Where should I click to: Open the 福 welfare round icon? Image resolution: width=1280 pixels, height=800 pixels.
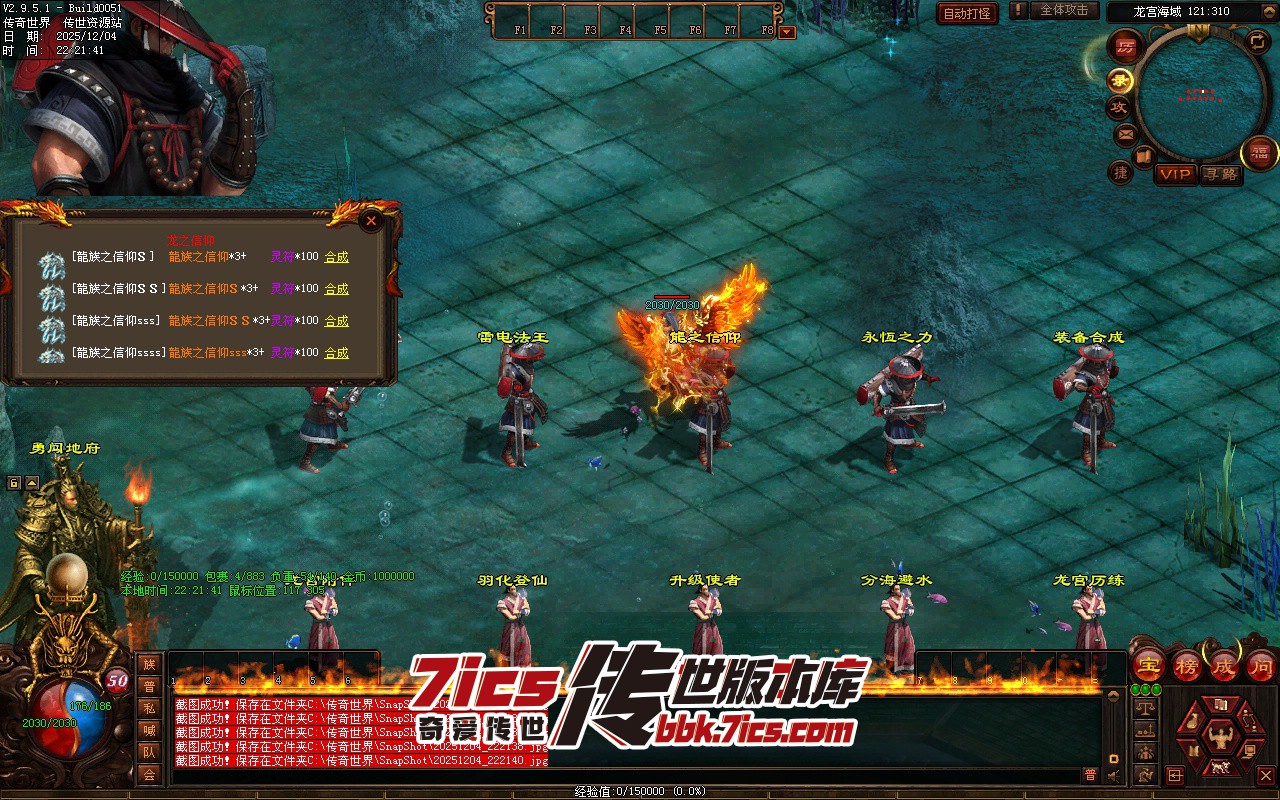pos(1260,153)
